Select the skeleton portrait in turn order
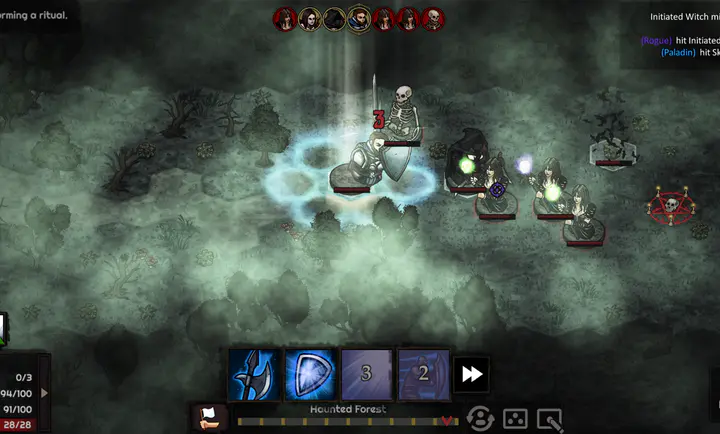Image resolution: width=720 pixels, height=434 pixels. pos(433,18)
